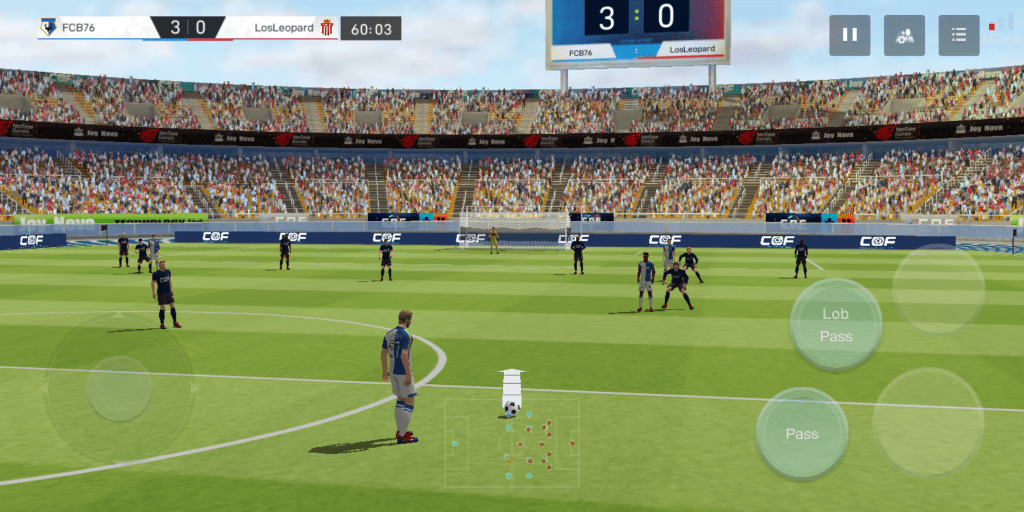Tap the Lob Pass button
The height and width of the screenshot is (512, 1024).
point(835,325)
